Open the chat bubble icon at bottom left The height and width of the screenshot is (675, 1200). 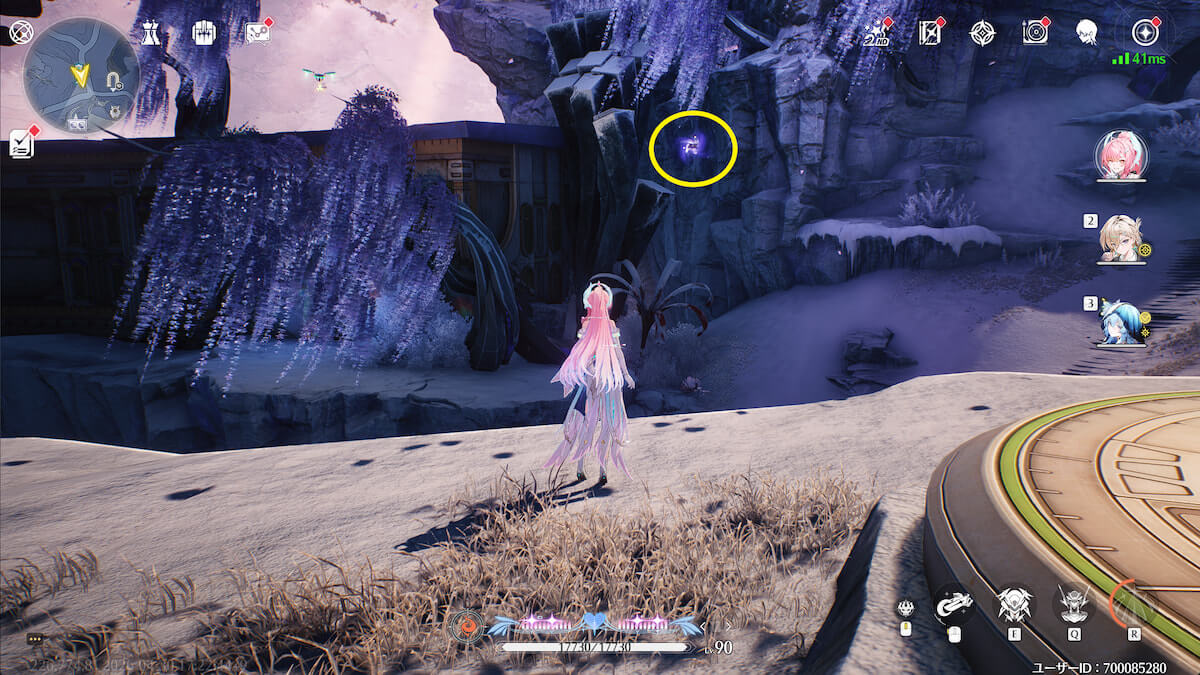[x=36, y=638]
